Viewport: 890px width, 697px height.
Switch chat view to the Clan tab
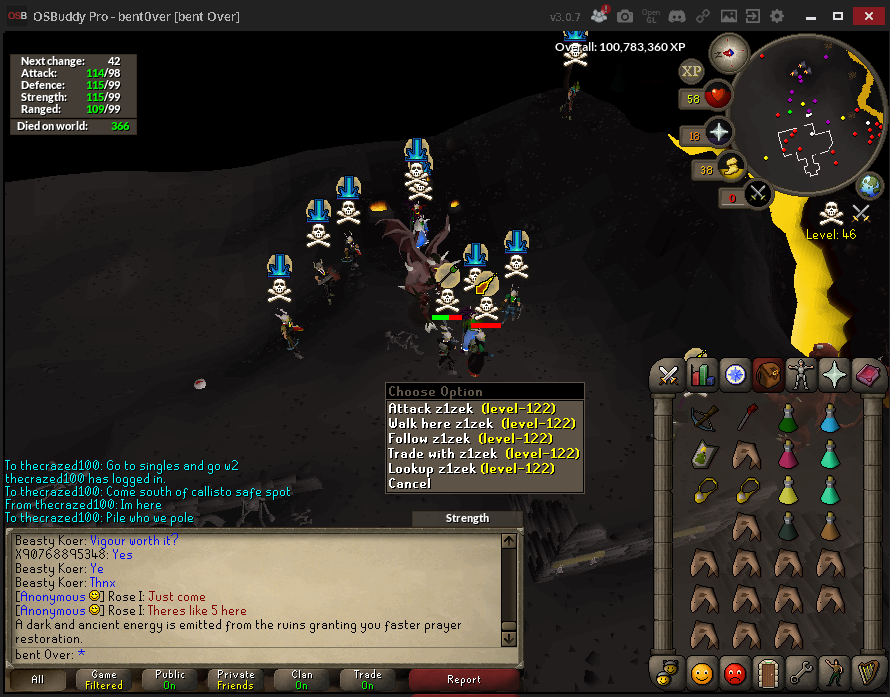[x=301, y=680]
